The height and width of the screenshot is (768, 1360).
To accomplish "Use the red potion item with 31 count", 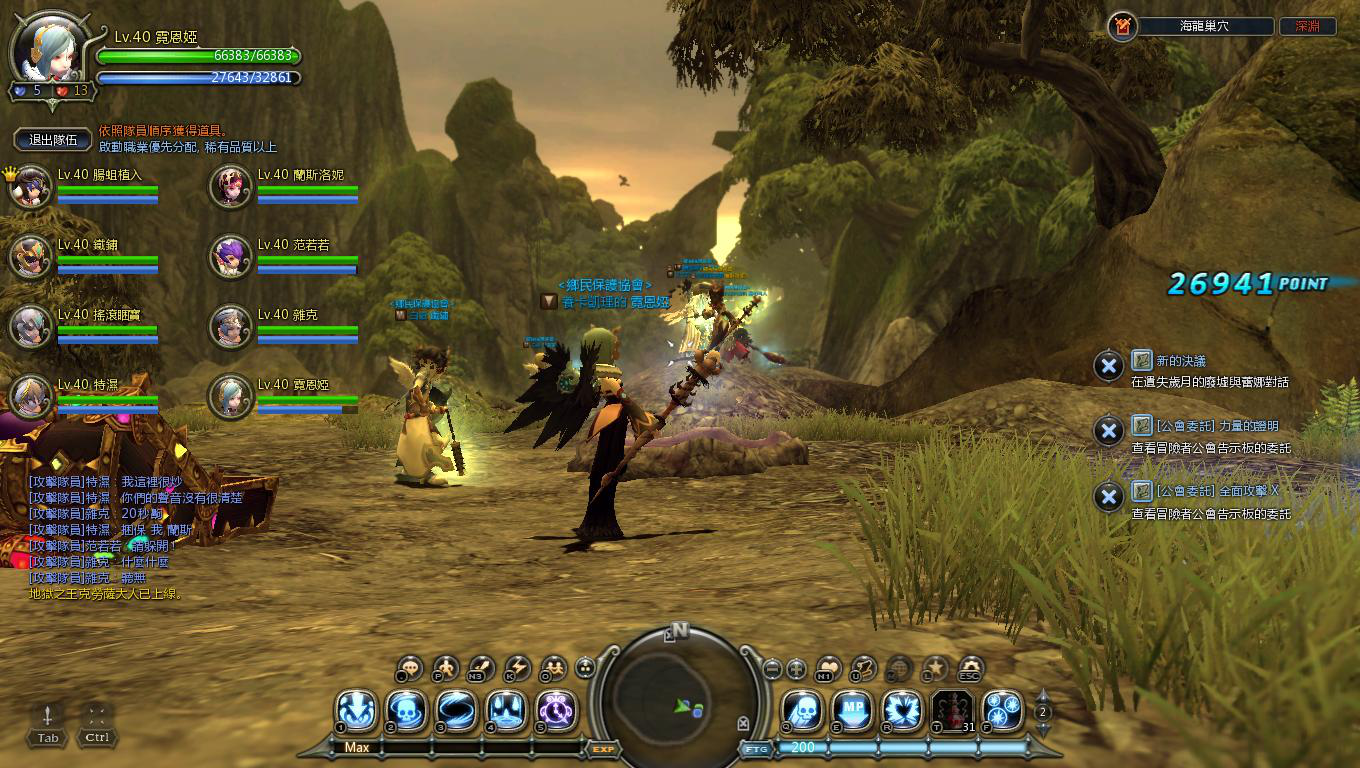I will click(x=951, y=711).
